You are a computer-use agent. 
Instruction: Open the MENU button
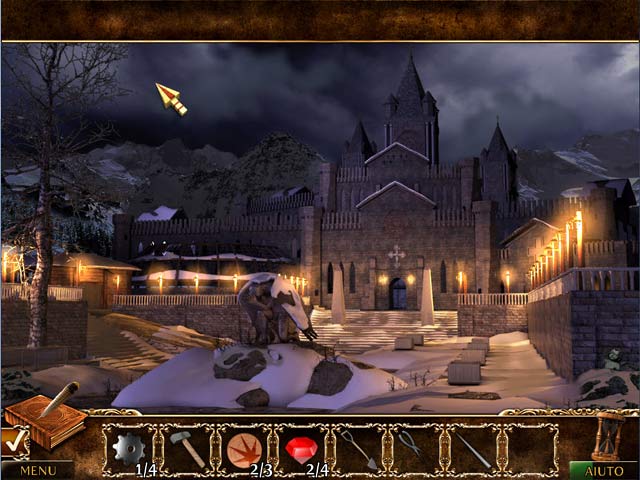pos(37,469)
